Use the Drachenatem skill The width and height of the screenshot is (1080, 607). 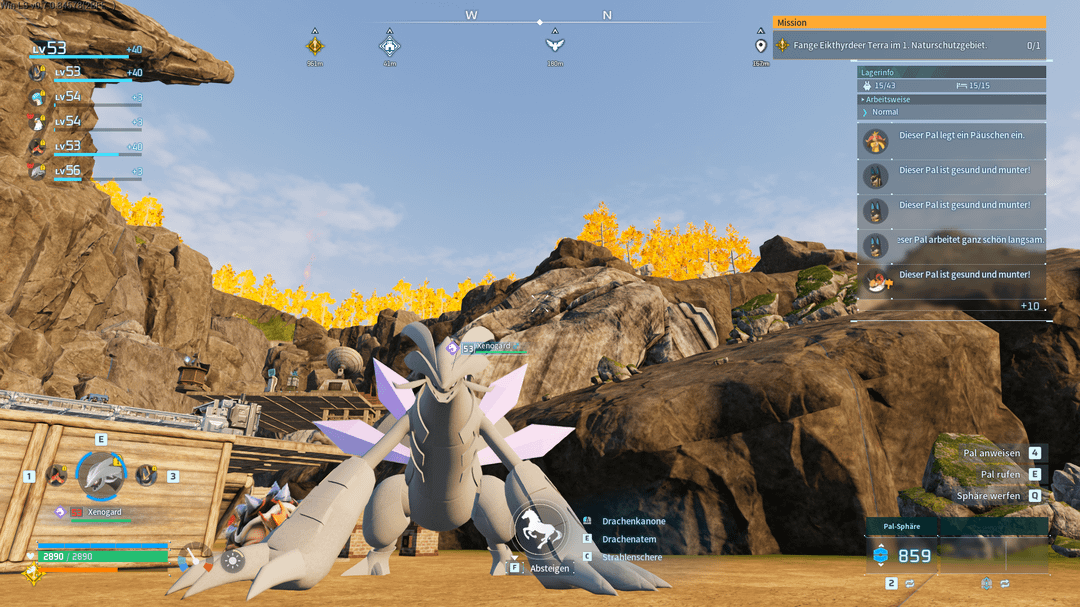point(629,539)
